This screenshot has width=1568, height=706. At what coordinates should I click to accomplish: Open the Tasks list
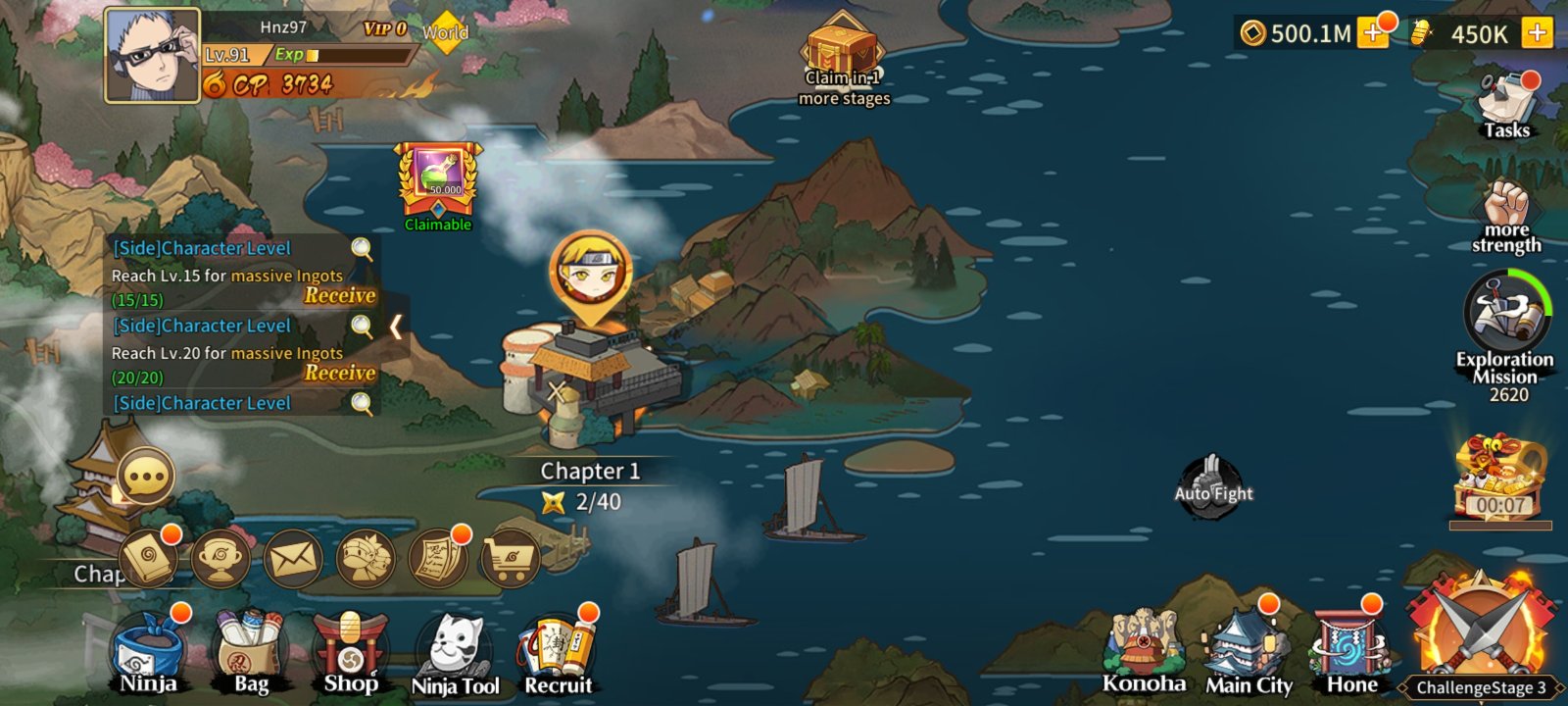pyautogui.click(x=1506, y=106)
